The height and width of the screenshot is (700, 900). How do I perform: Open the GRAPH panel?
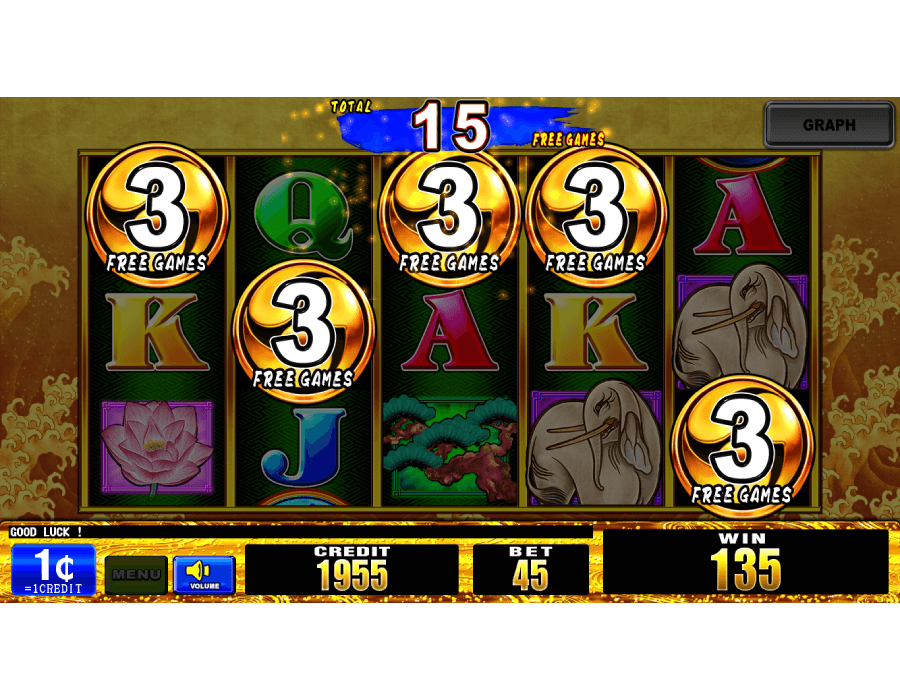click(x=829, y=125)
